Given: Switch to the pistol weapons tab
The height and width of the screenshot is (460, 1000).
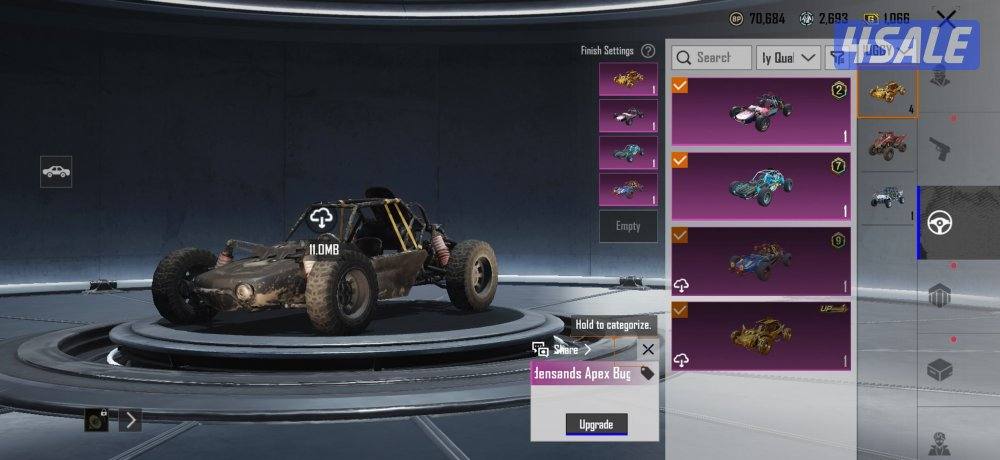Looking at the screenshot, I should [x=940, y=149].
